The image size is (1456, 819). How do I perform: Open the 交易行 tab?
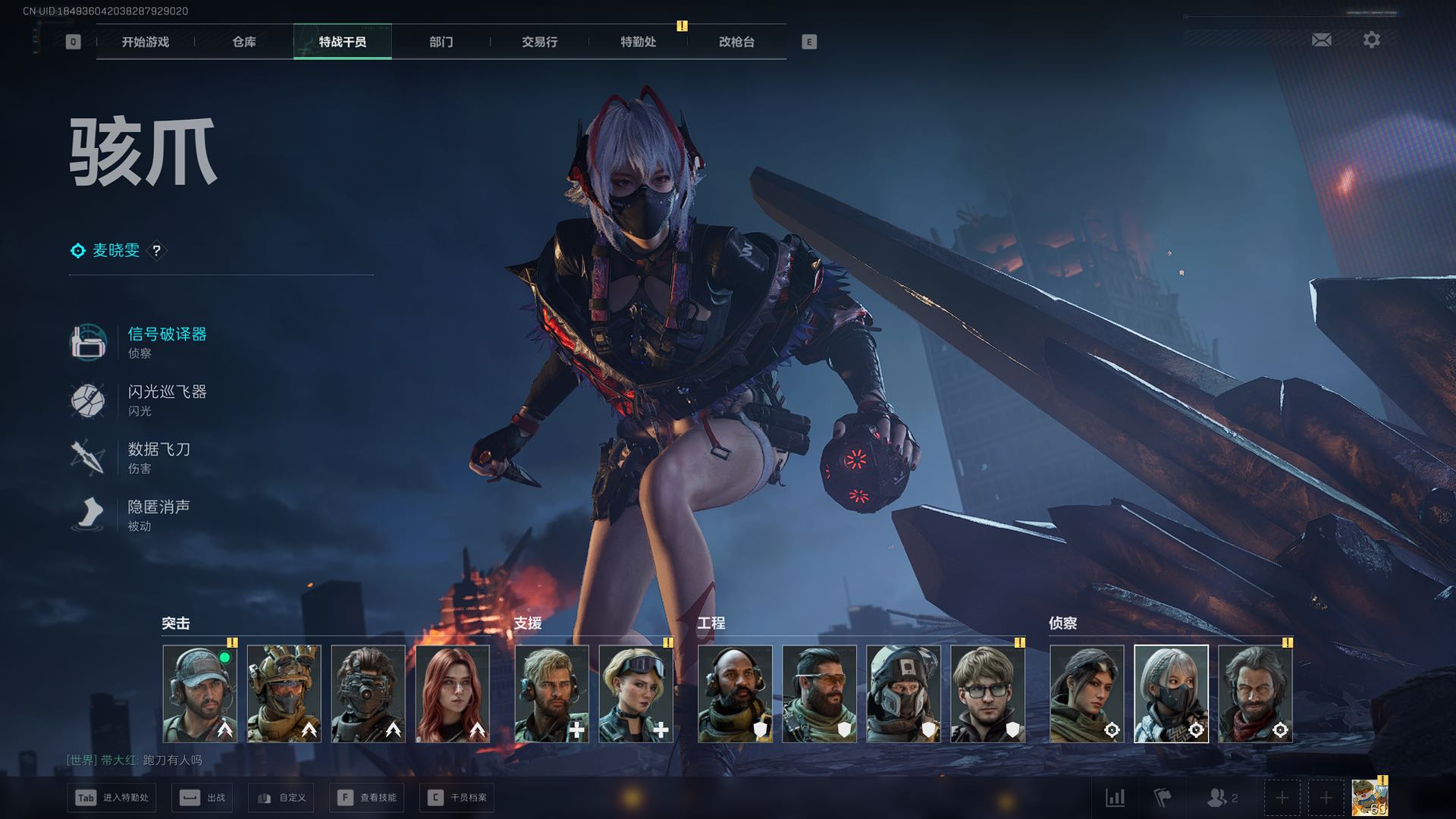pyautogui.click(x=539, y=42)
